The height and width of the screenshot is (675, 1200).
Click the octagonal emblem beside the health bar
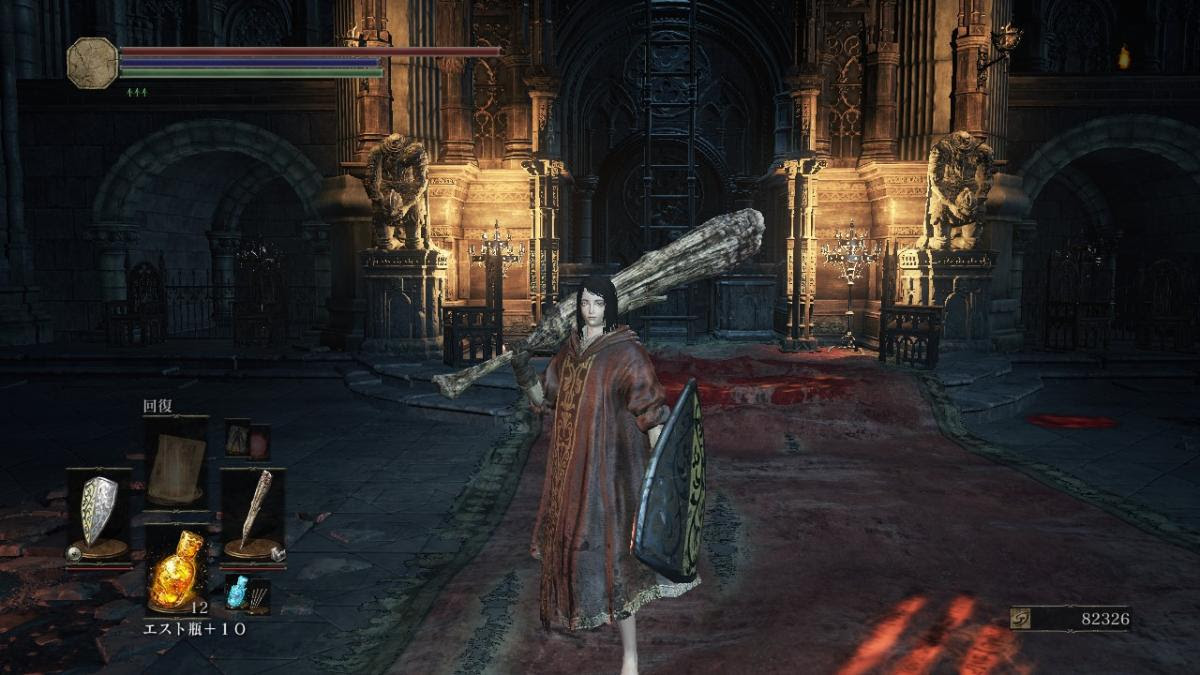click(x=92, y=62)
